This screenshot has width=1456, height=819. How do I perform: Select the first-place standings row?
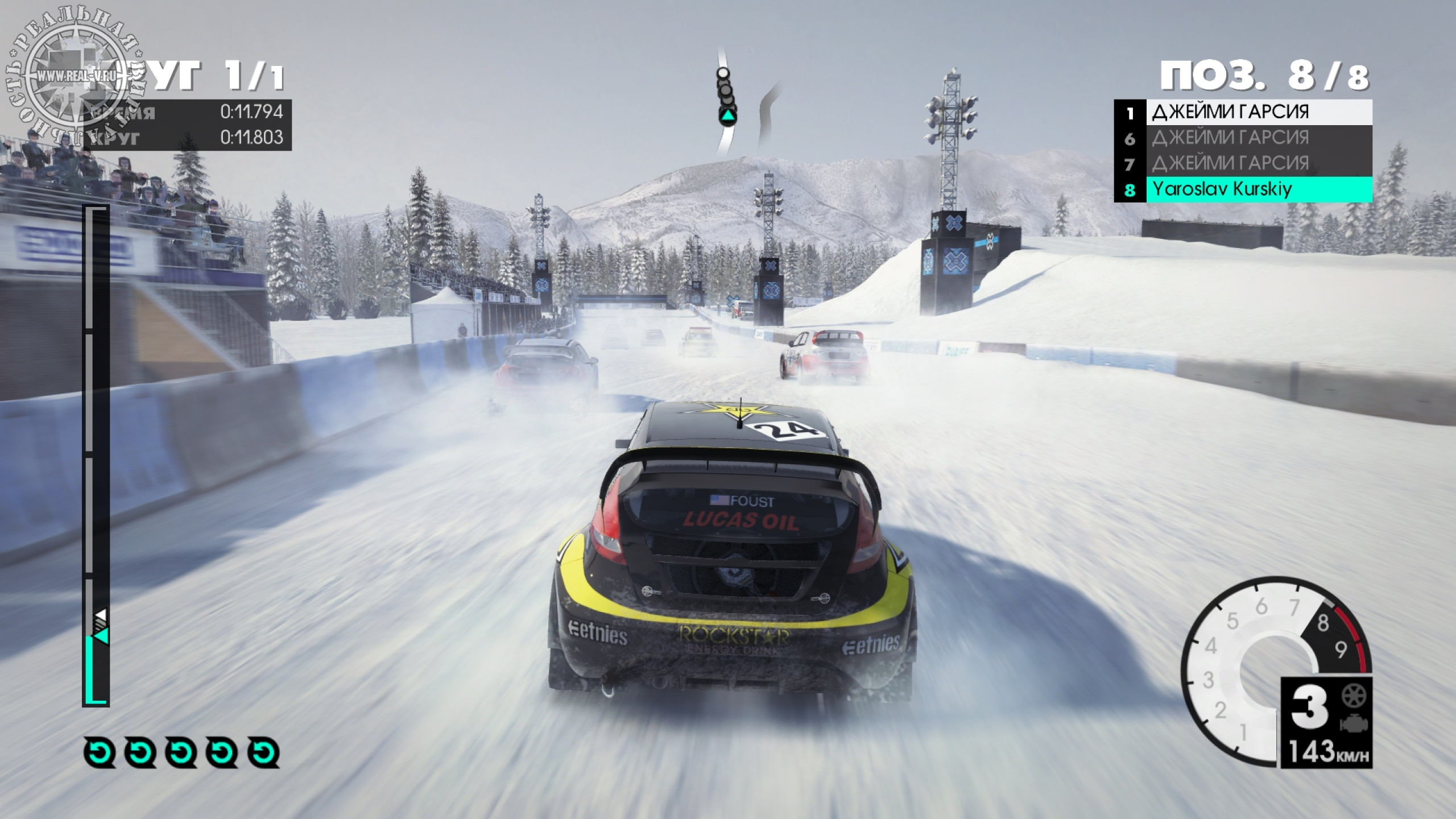(x=1243, y=112)
